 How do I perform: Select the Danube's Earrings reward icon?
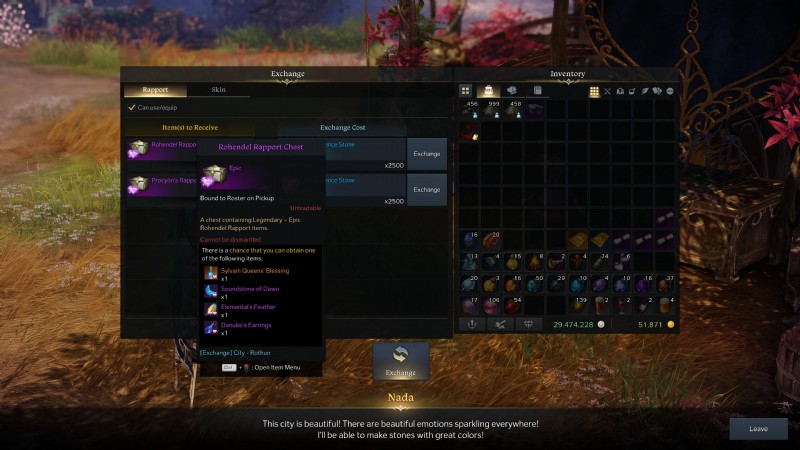[x=211, y=326]
